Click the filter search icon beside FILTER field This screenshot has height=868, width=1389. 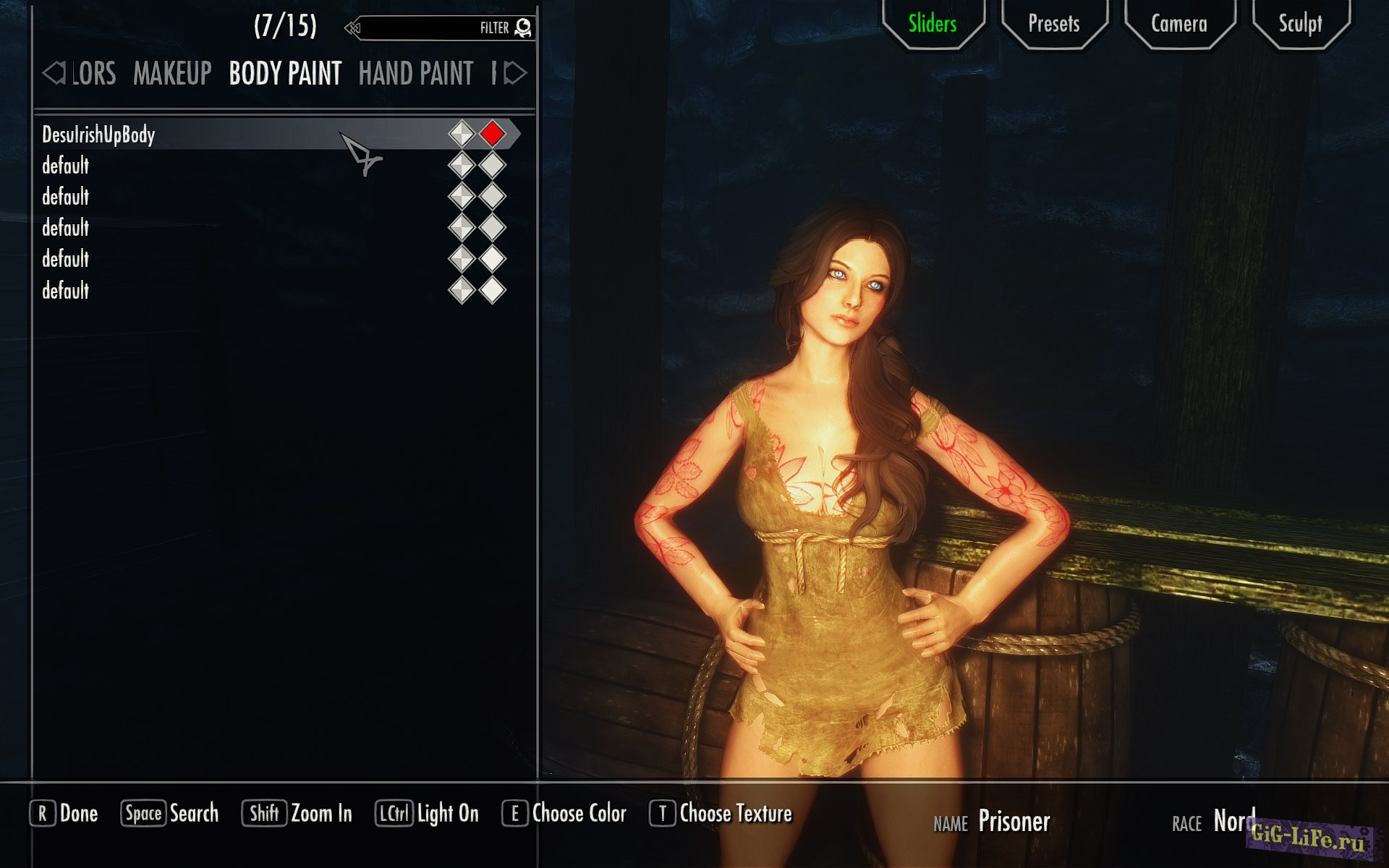523,28
